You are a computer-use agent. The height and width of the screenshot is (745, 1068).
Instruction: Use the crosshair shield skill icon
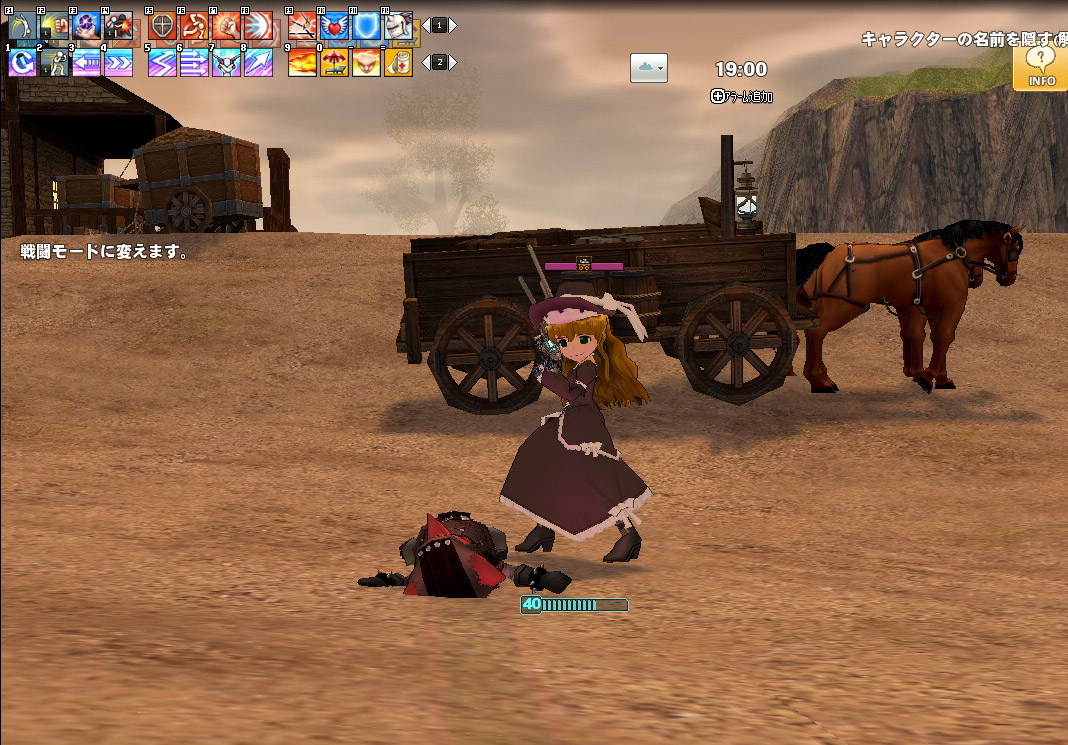tap(162, 25)
